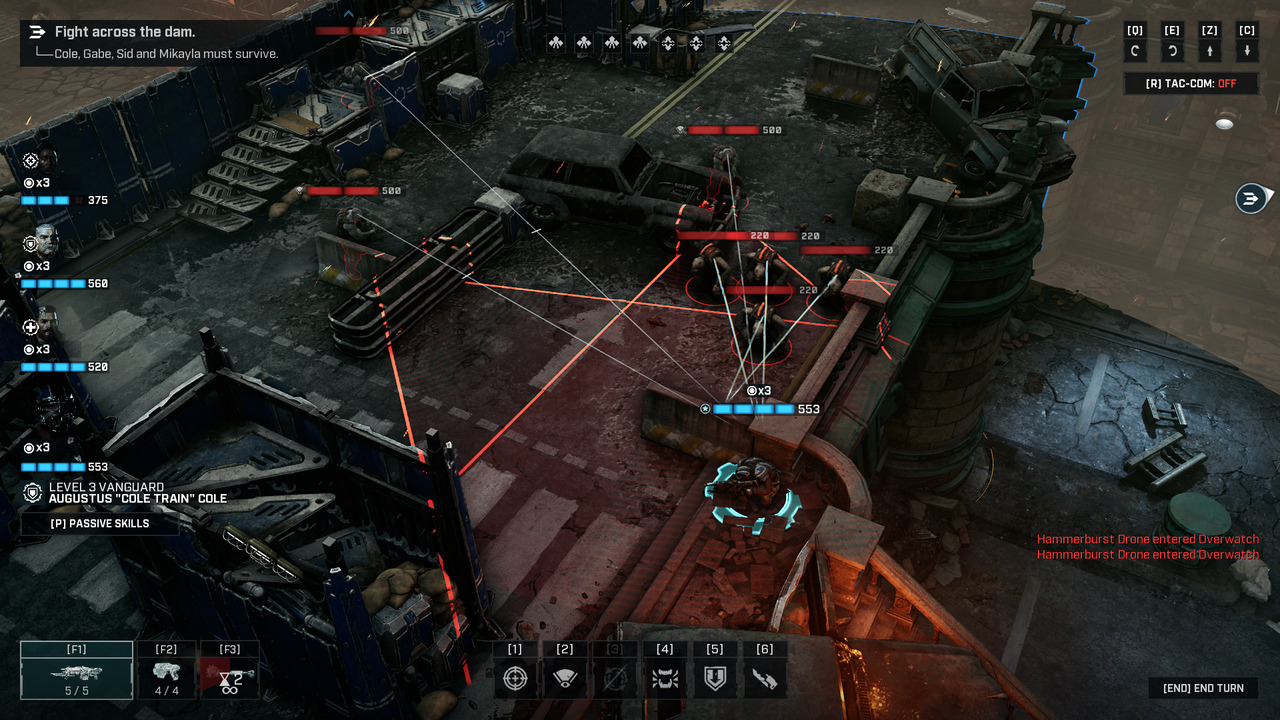Click the Hammerburst Drone Overwatch notification
This screenshot has height=720, width=1280.
(1147, 539)
